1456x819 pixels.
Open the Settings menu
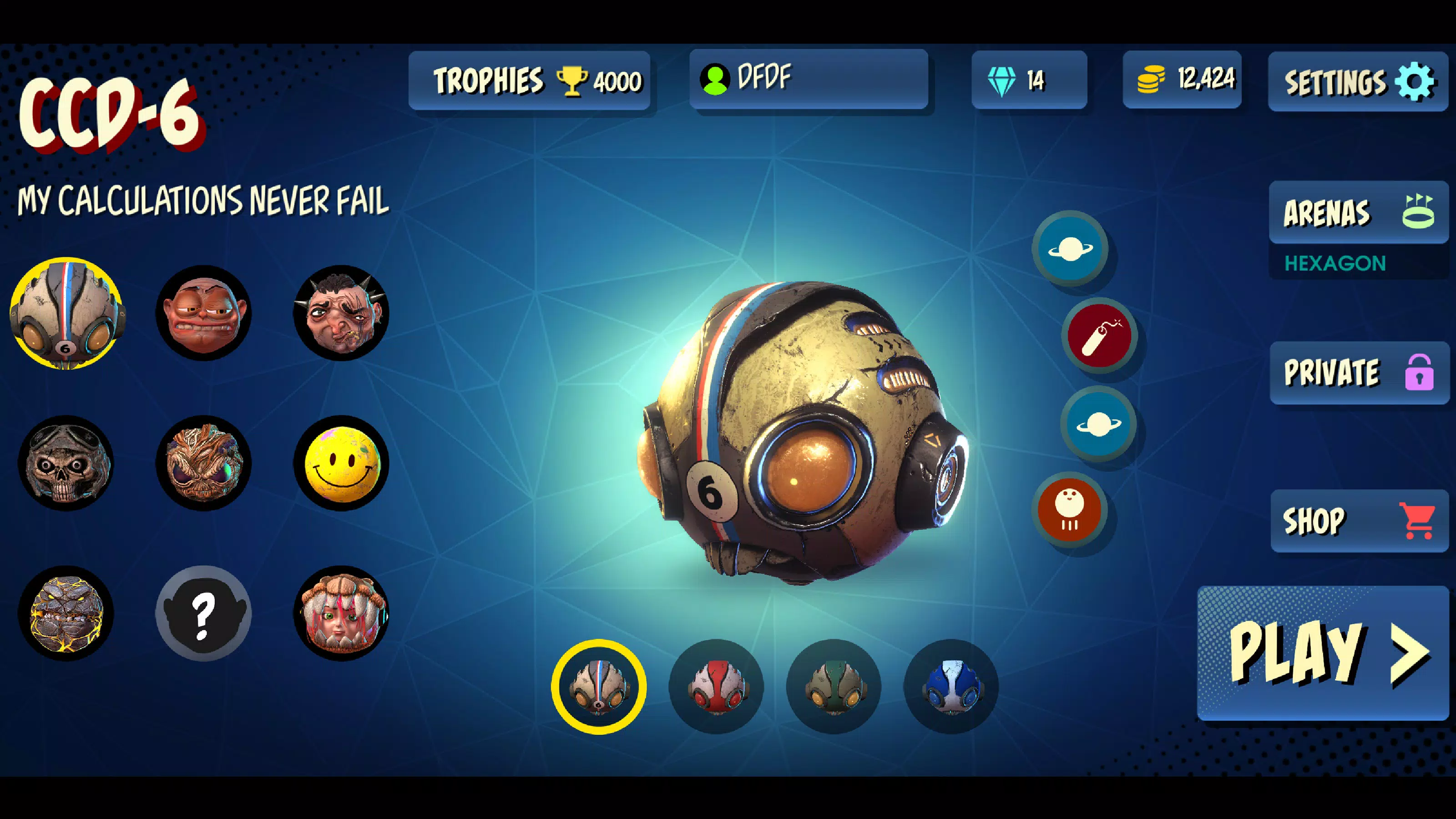click(x=1358, y=81)
